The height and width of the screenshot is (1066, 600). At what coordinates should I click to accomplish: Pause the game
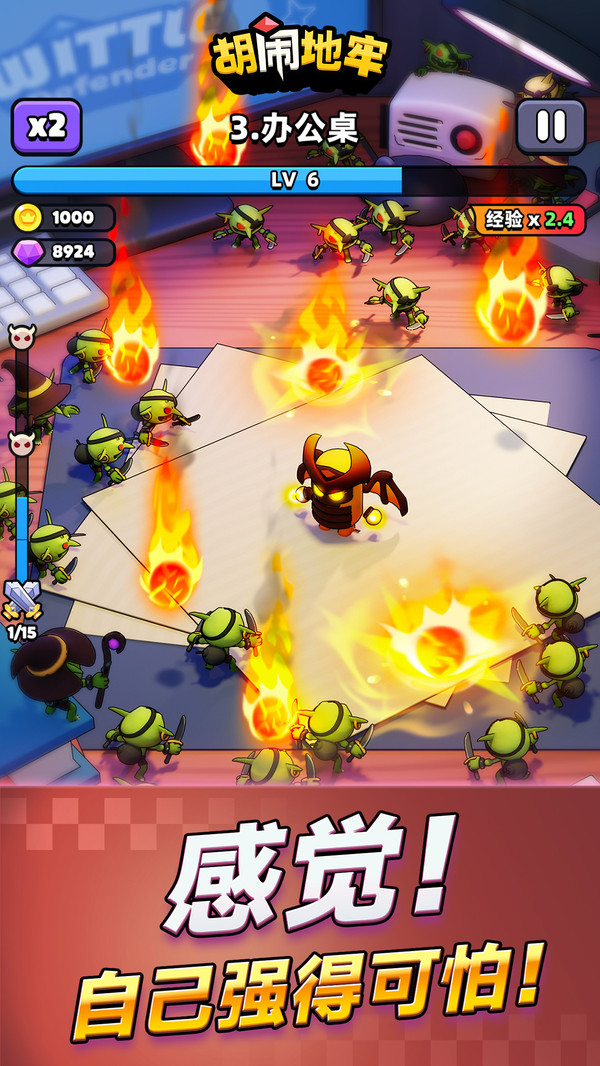[551, 126]
